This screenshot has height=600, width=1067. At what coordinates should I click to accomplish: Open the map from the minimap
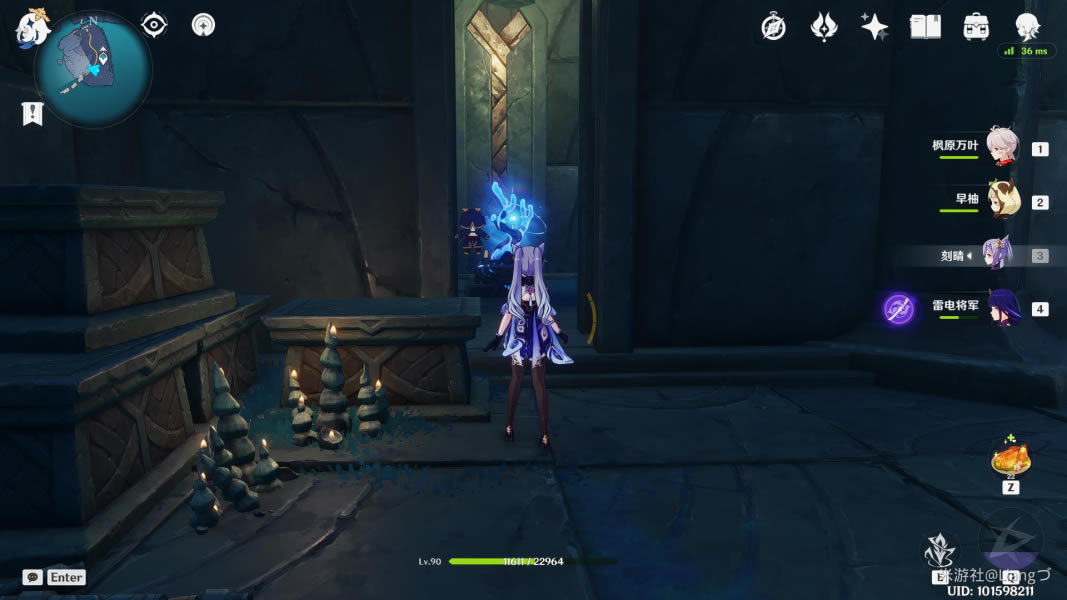[x=92, y=70]
